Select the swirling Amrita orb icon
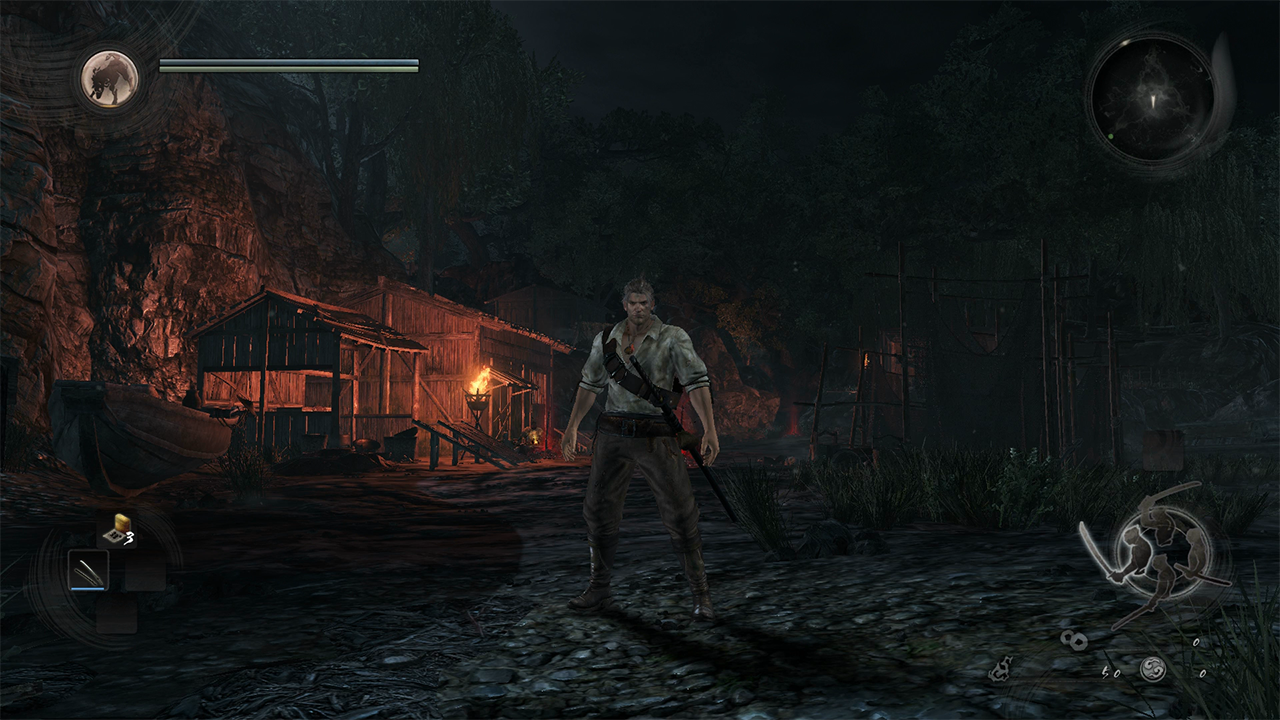Screen dimensions: 1280x720 click(1153, 669)
